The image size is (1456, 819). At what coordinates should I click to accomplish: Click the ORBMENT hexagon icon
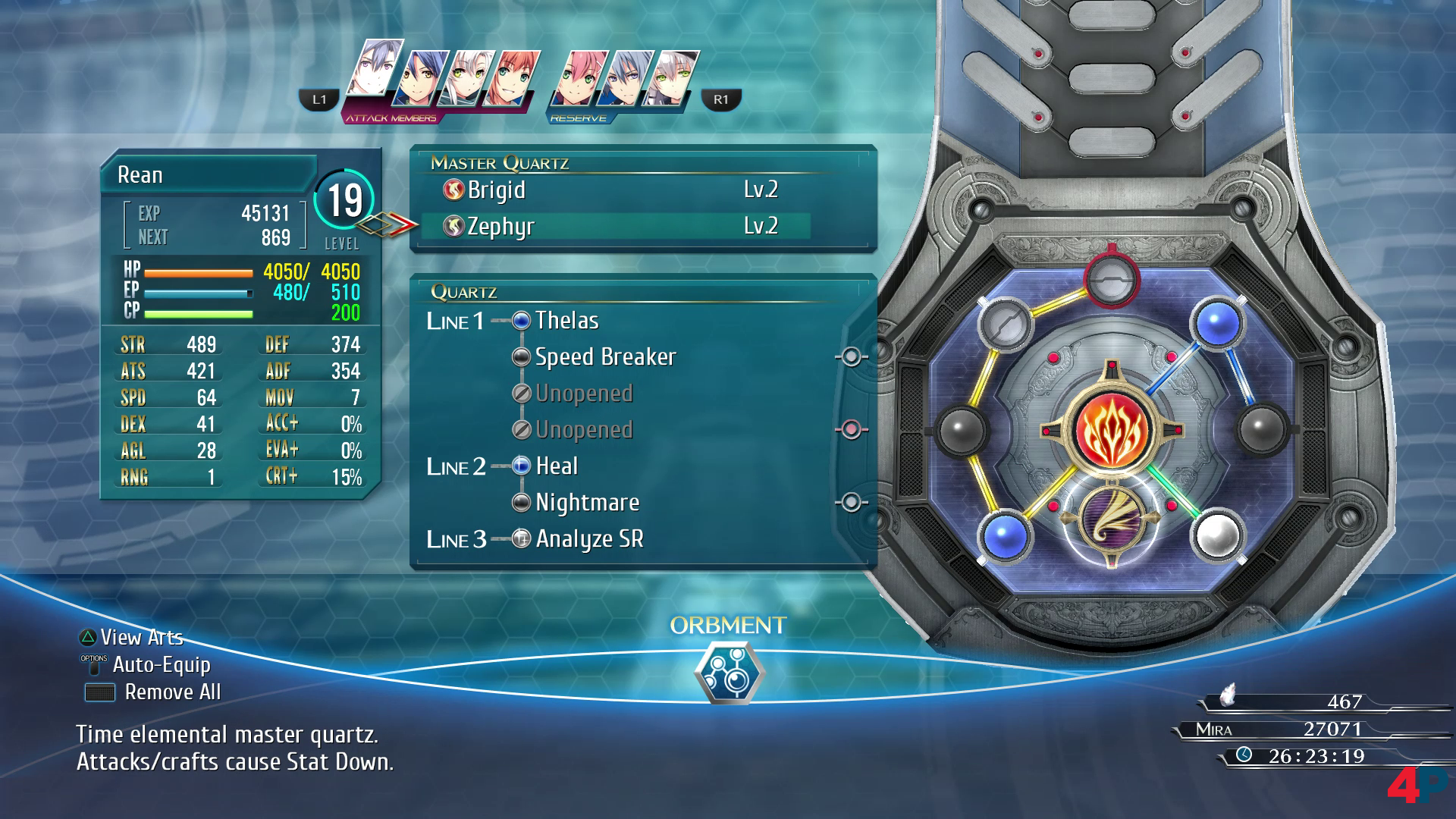729,673
